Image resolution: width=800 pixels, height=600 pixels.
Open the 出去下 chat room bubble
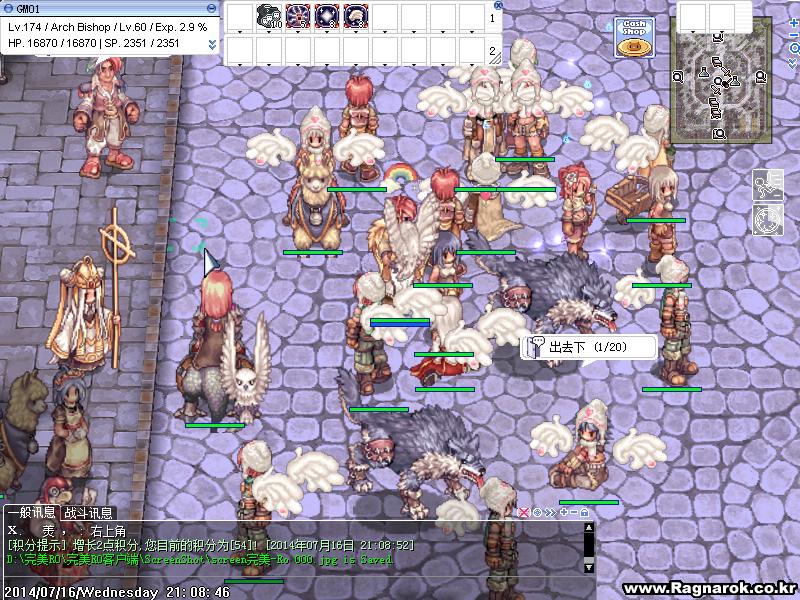[589, 347]
